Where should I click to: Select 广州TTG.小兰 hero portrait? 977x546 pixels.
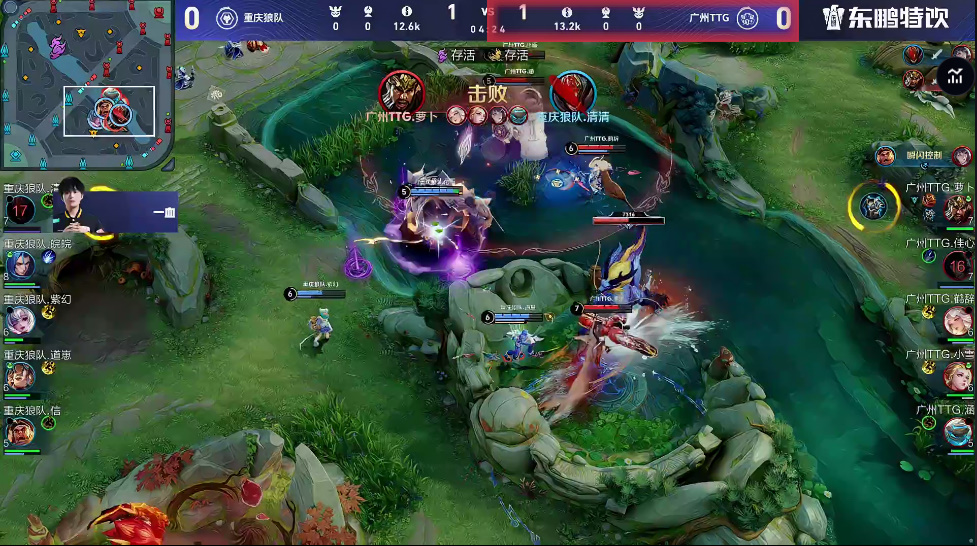pyautogui.click(x=957, y=376)
